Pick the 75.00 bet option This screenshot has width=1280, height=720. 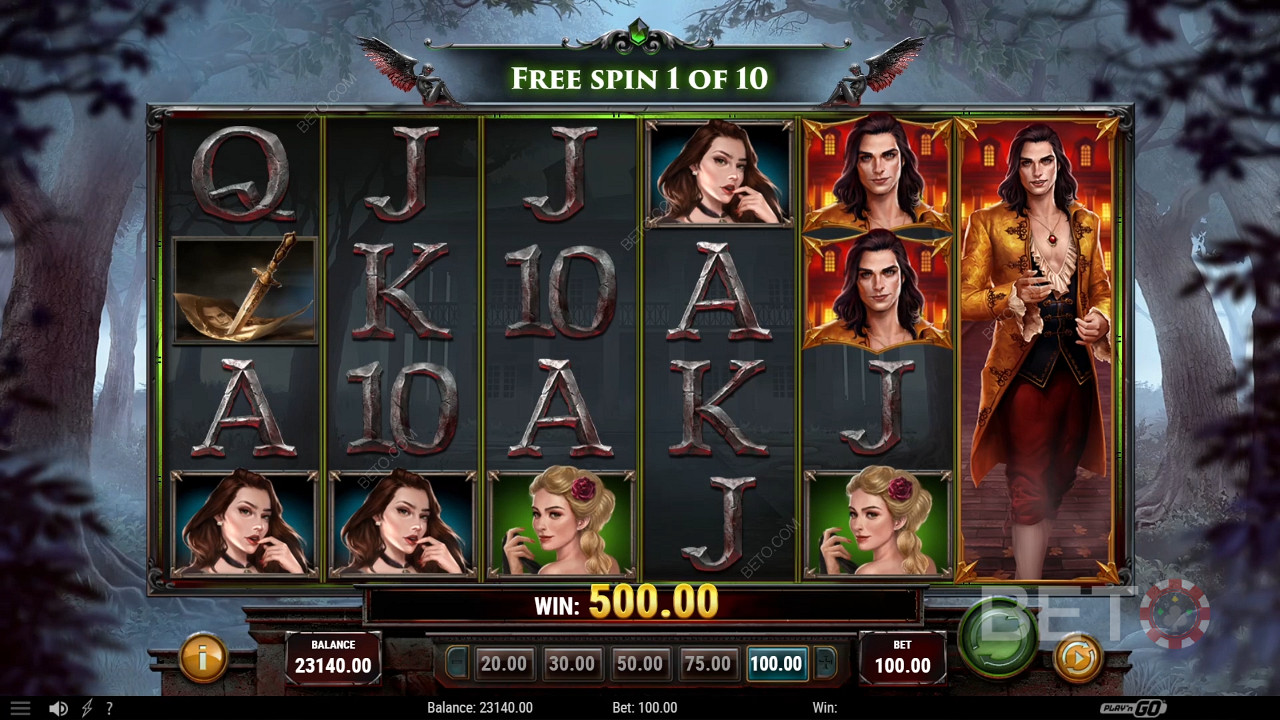[707, 663]
